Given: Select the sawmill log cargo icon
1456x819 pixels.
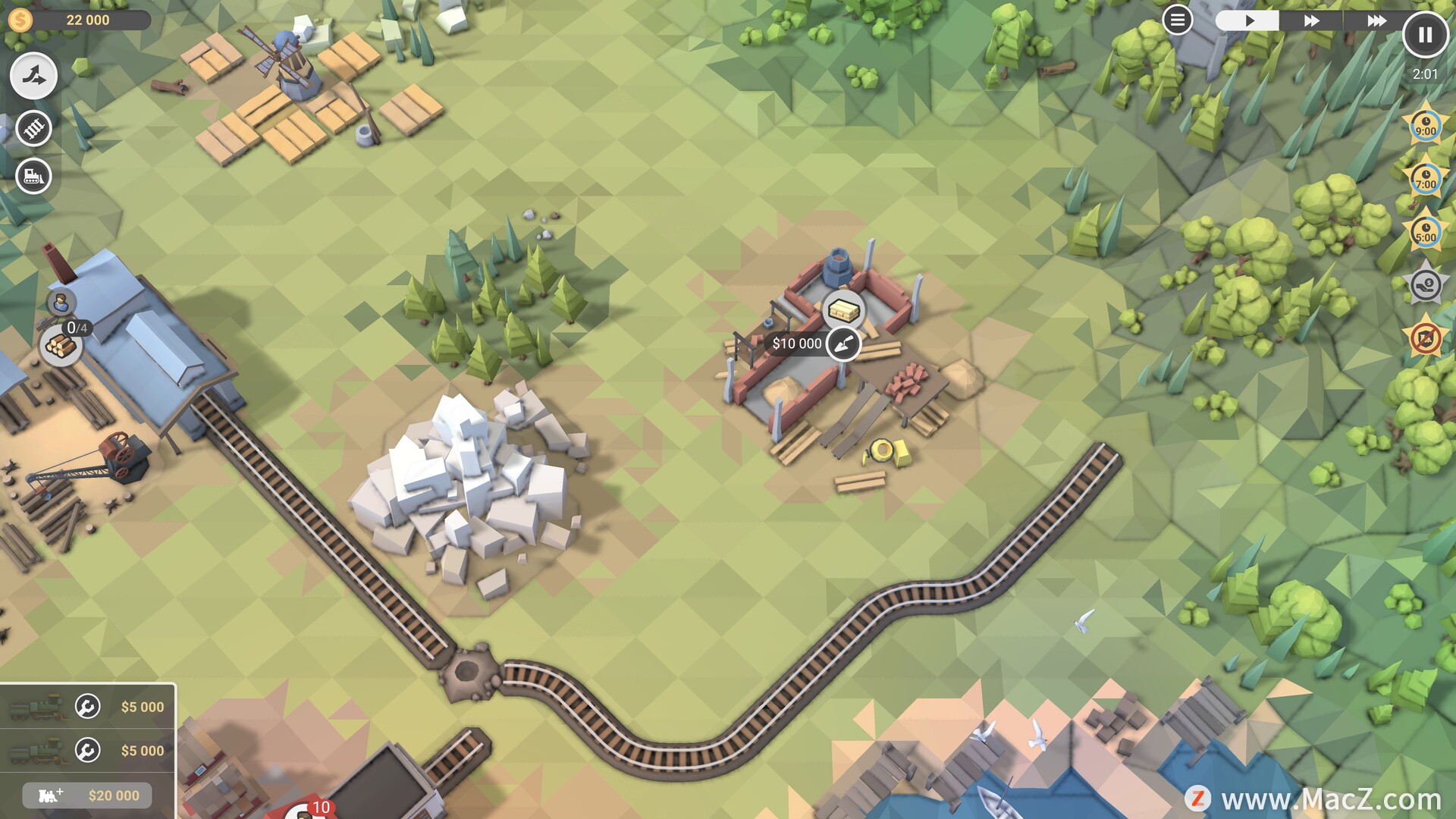Looking at the screenshot, I should coord(60,347).
